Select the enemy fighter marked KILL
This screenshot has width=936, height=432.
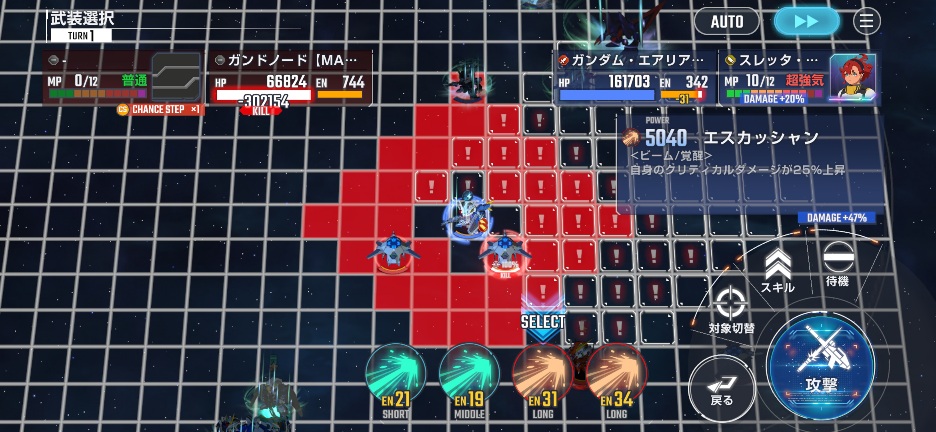coord(505,251)
